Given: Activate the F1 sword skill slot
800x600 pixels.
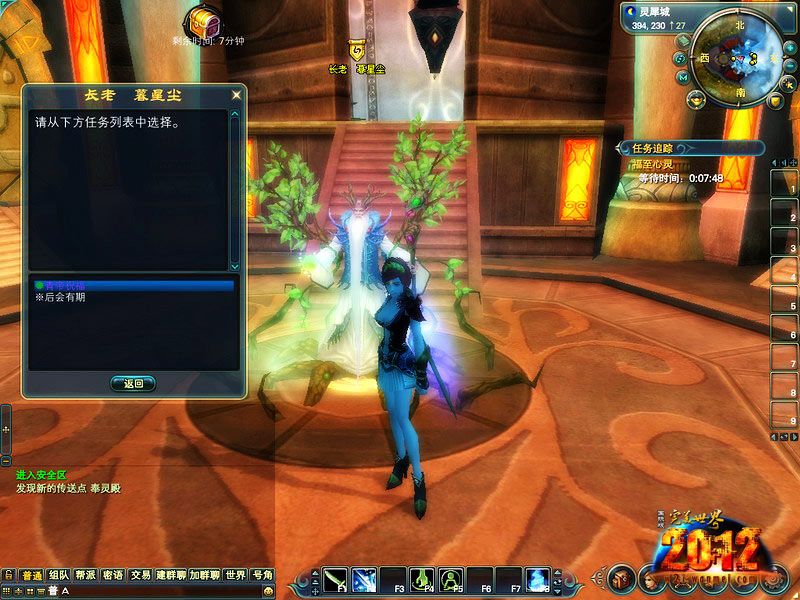Looking at the screenshot, I should [335, 579].
